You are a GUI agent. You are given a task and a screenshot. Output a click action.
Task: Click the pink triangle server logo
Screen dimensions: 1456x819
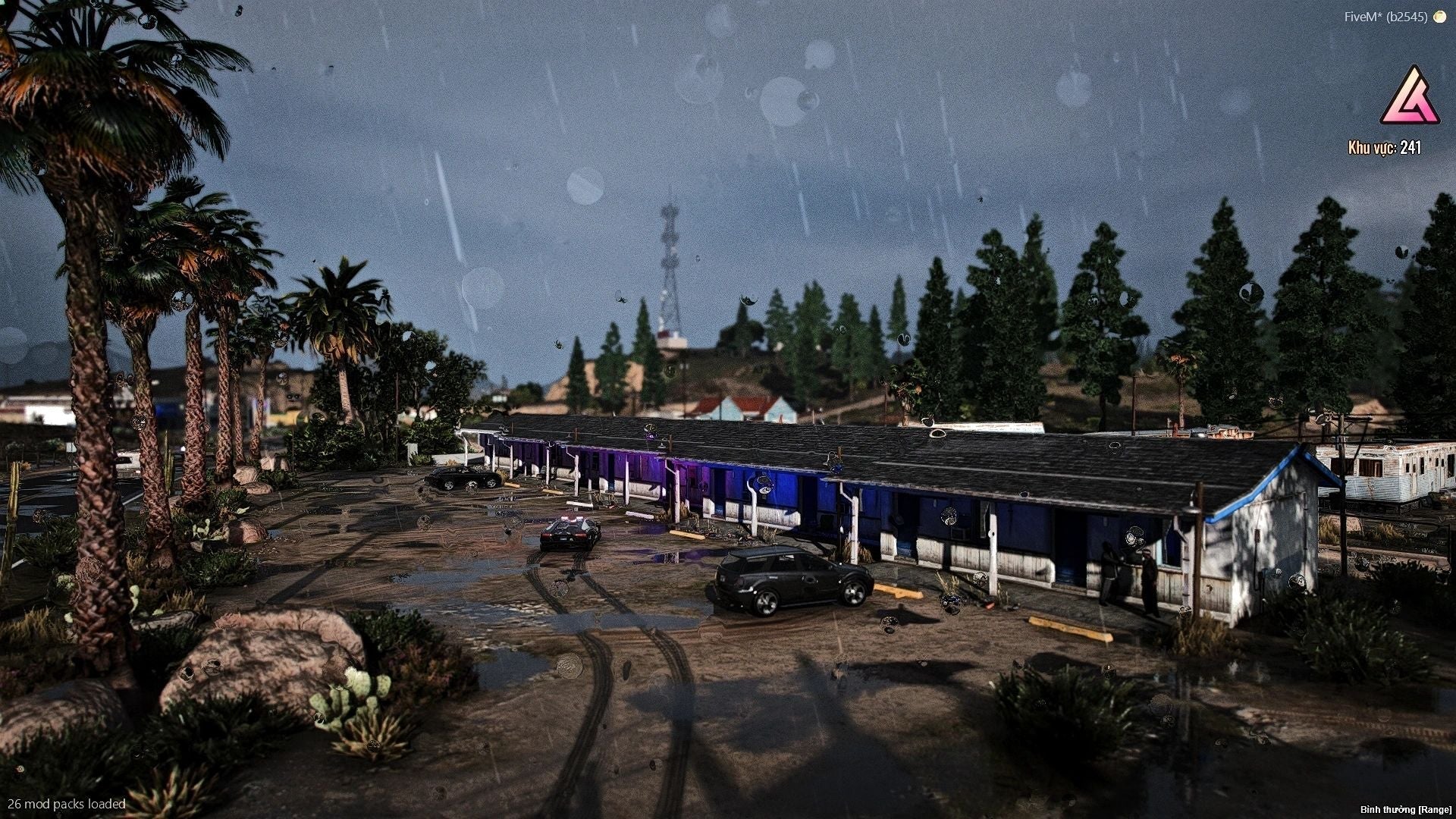[x=1410, y=98]
